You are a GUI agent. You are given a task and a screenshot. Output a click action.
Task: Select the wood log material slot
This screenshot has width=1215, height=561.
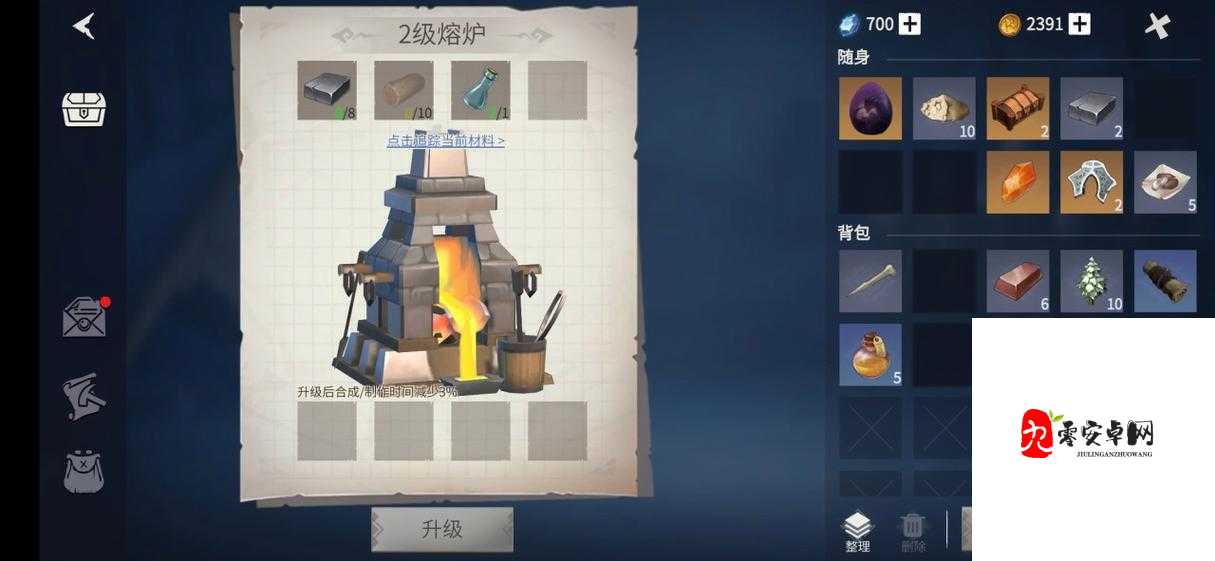(403, 90)
